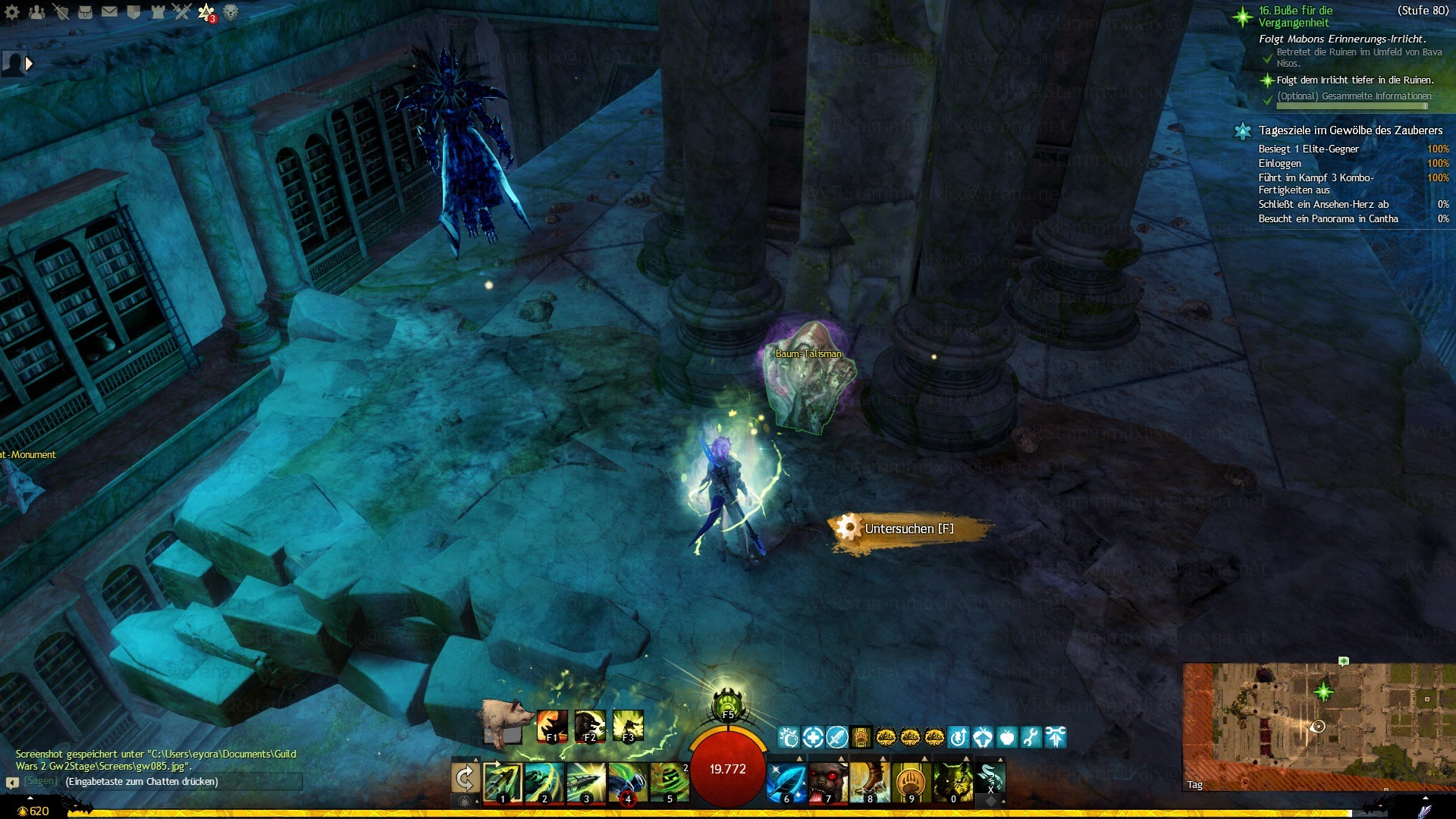Click the weapon swap arrows button
1456x819 pixels.
click(x=465, y=778)
